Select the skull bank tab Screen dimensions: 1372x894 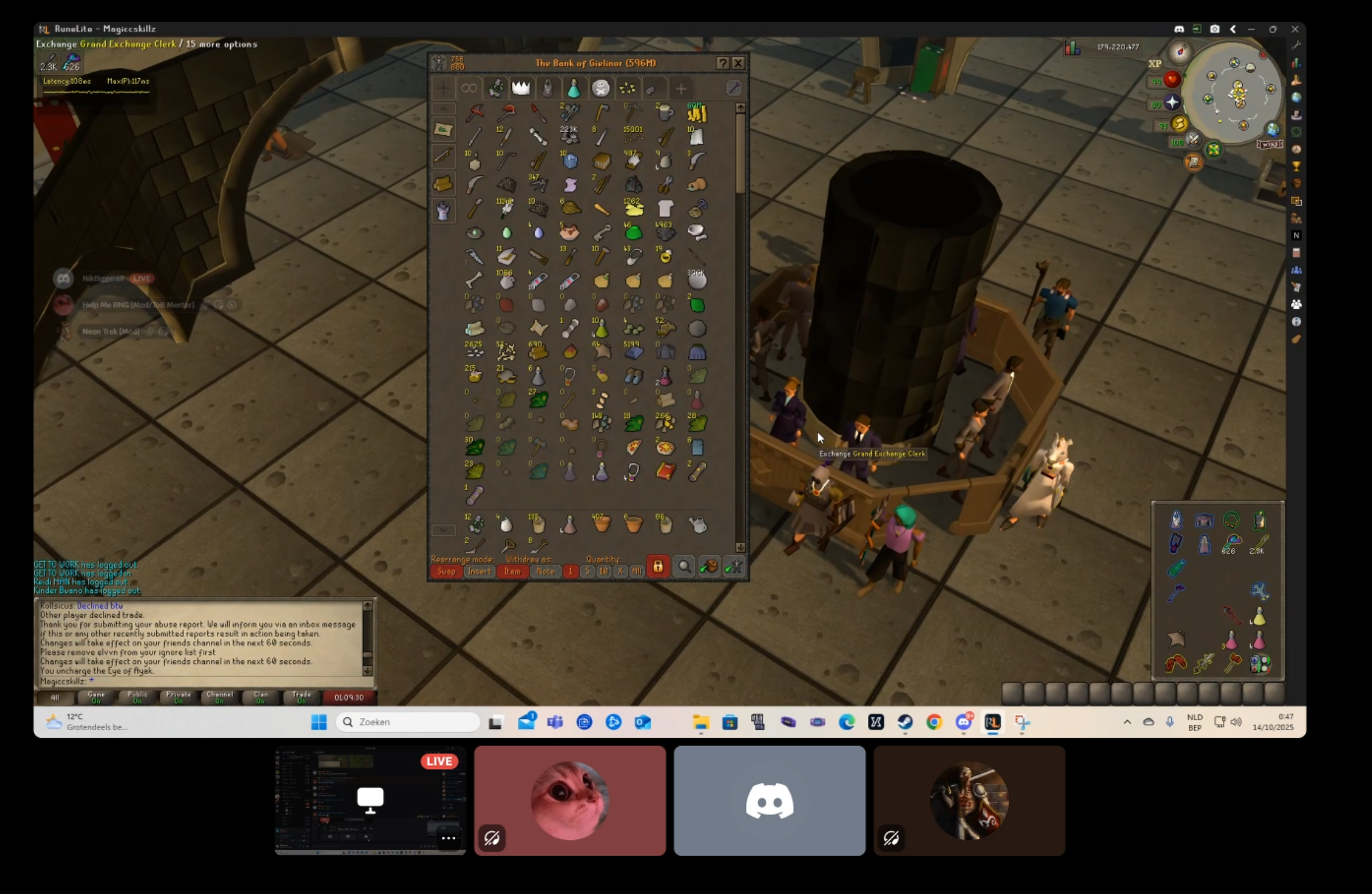pos(600,89)
